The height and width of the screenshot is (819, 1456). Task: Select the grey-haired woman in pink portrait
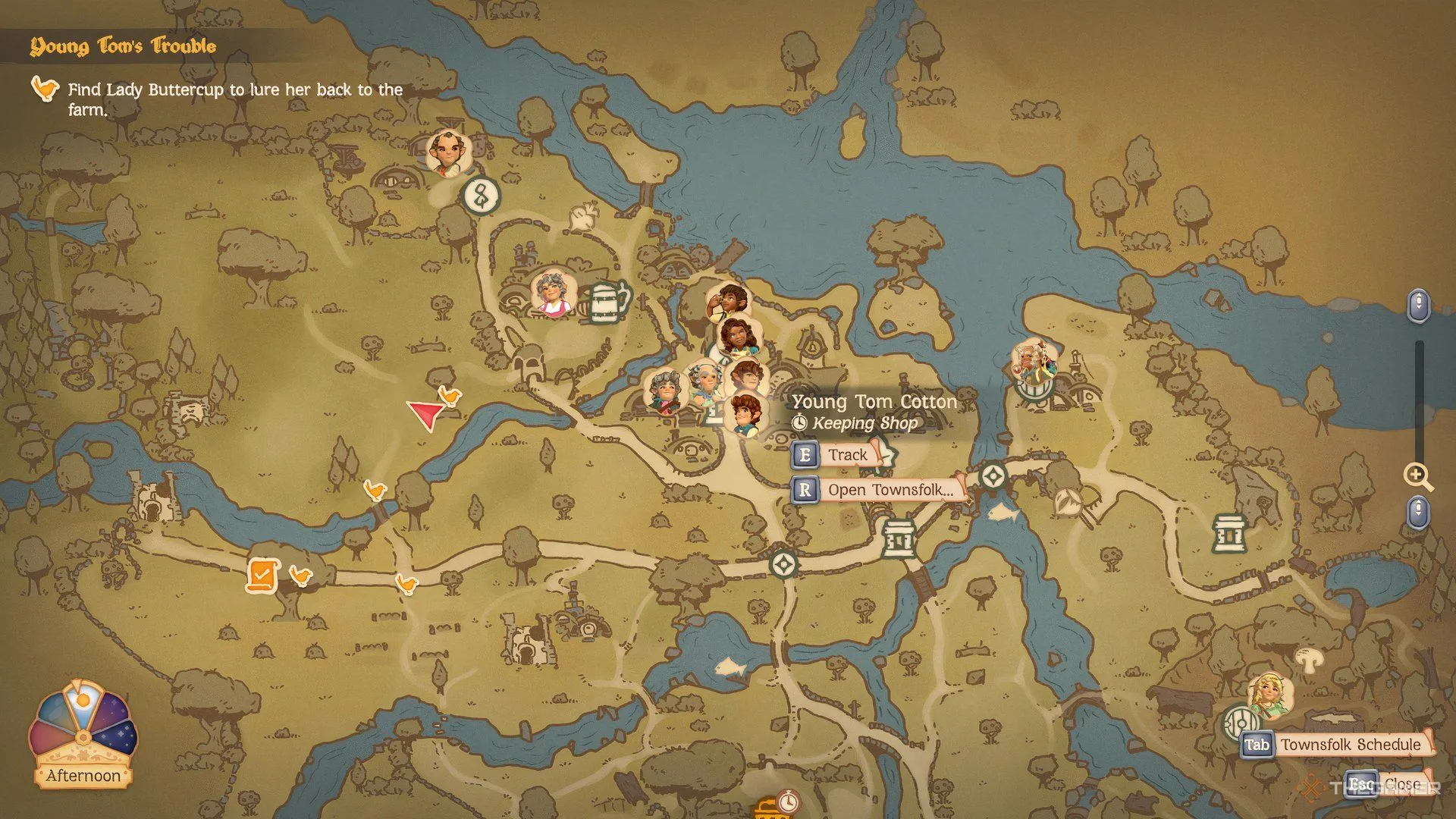pyautogui.click(x=553, y=293)
